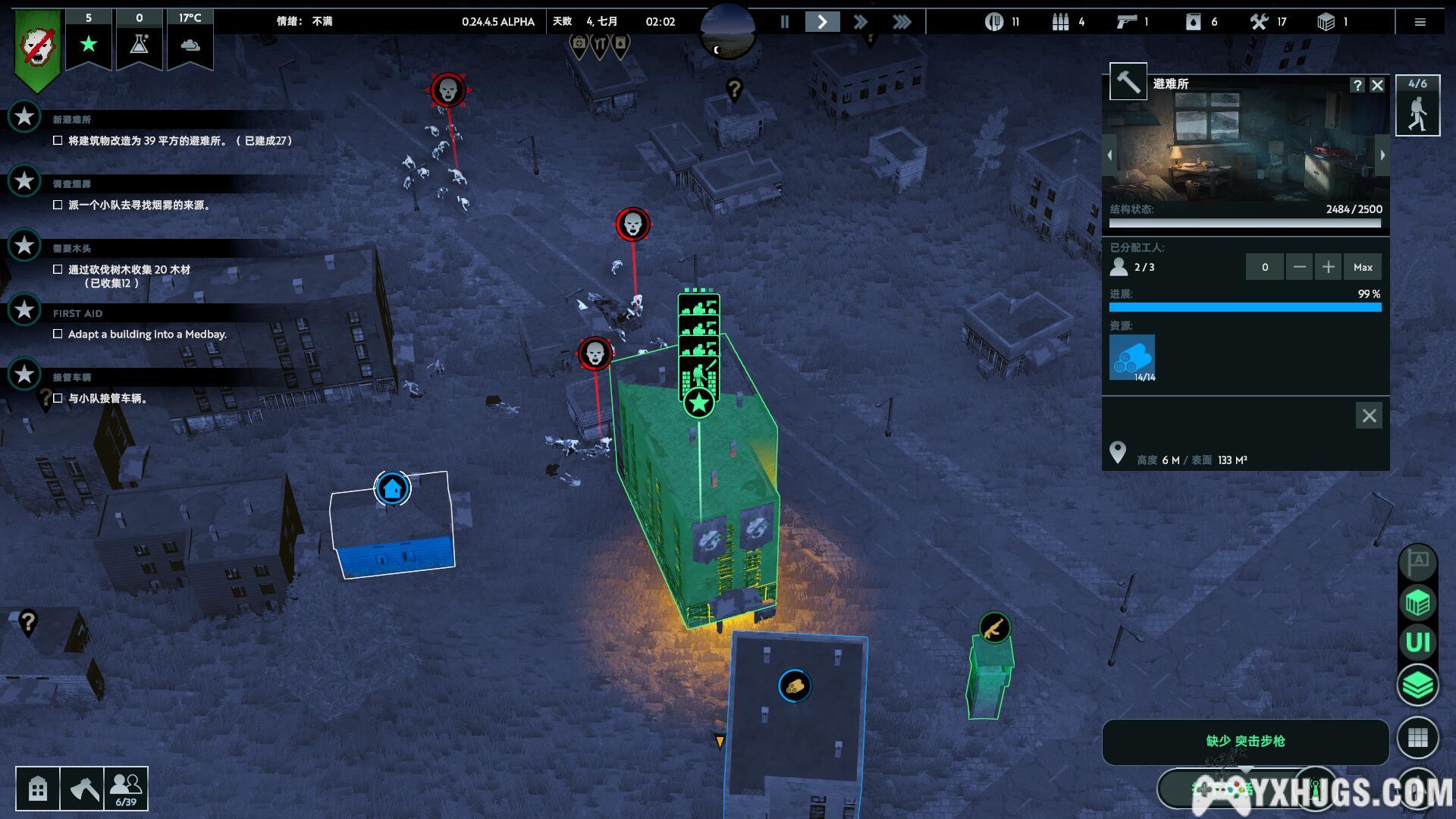This screenshot has height=819, width=1456.
Task: Decrease assigned workers with minus button
Action: [x=1300, y=267]
